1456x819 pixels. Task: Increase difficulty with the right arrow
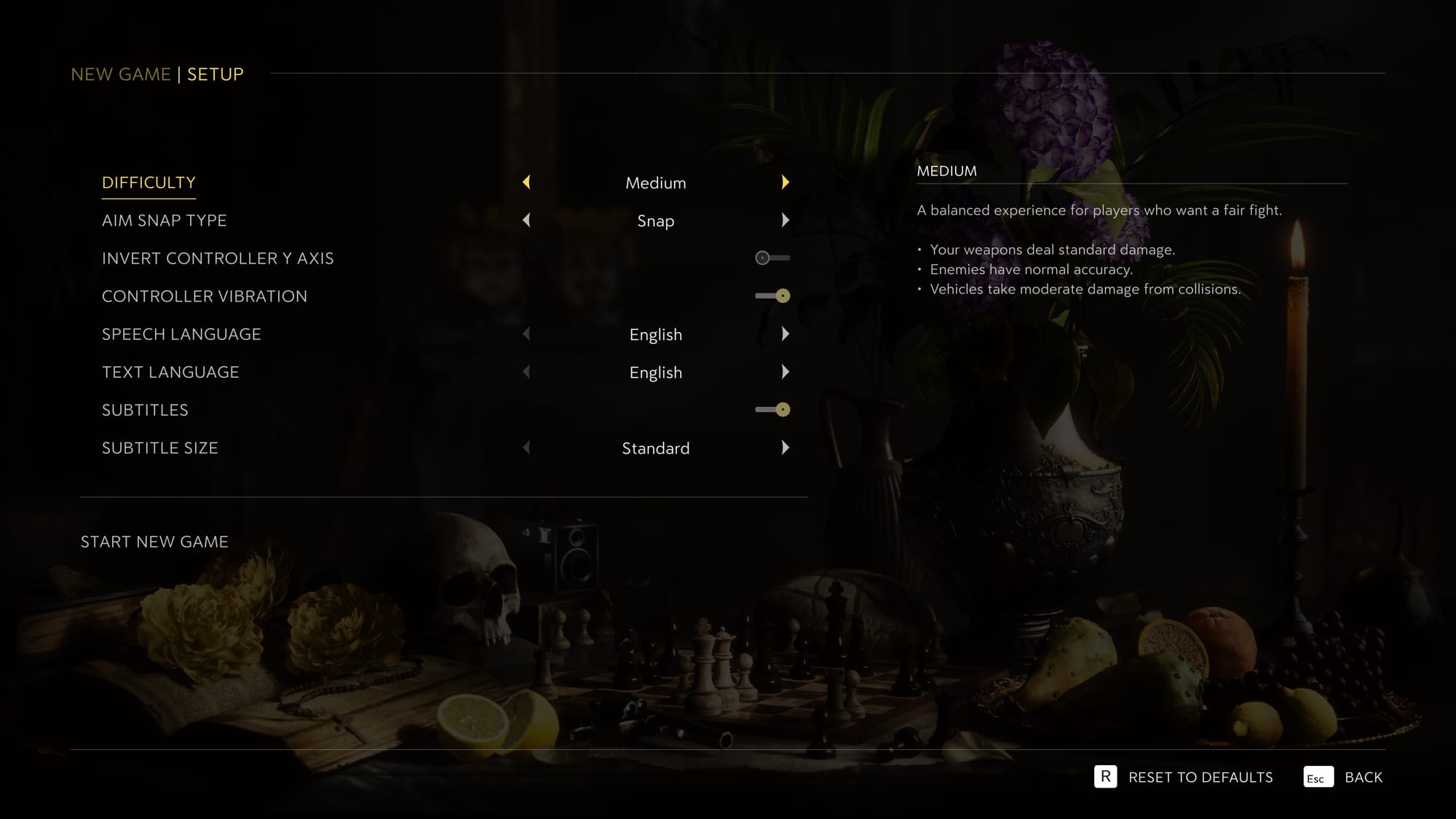(786, 183)
